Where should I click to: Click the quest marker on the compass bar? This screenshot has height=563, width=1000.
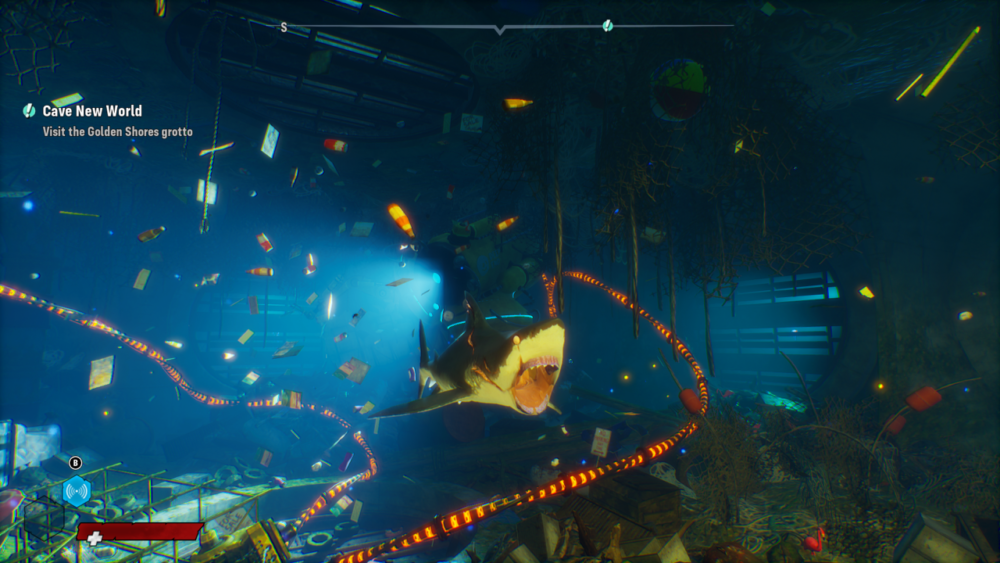coord(608,26)
